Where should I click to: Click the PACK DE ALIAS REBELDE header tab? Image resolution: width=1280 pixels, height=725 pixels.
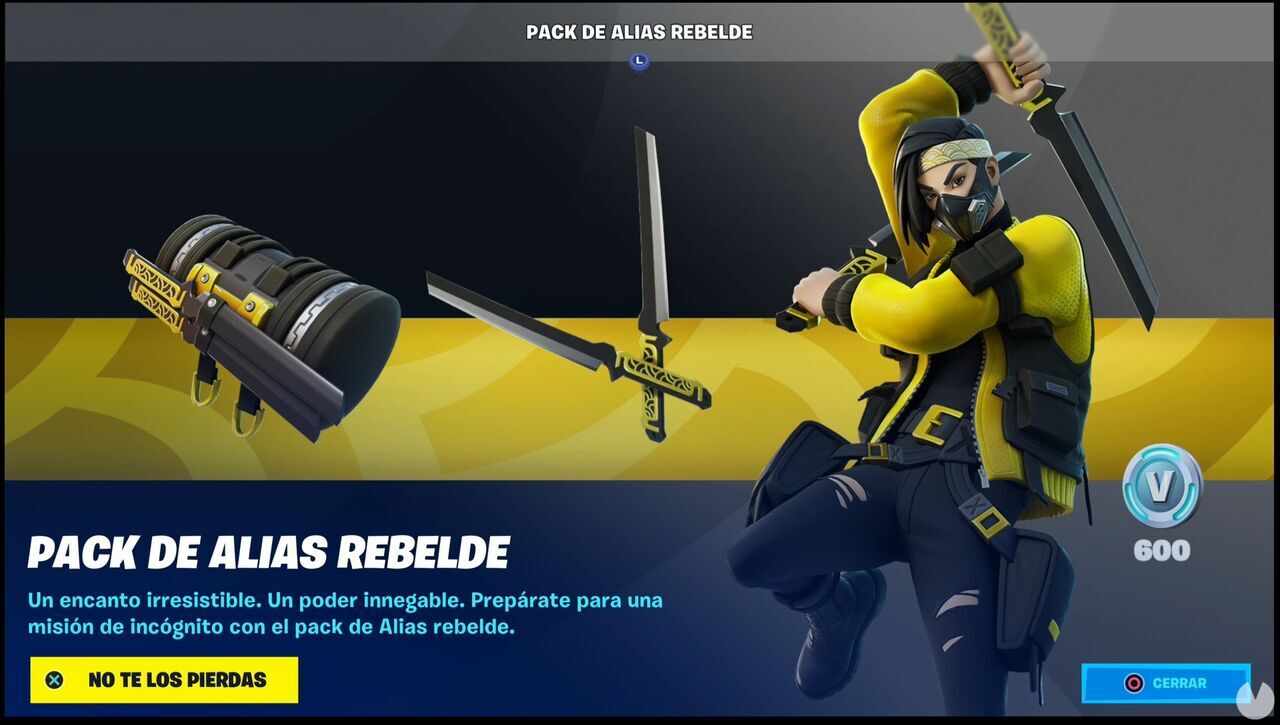pos(639,31)
